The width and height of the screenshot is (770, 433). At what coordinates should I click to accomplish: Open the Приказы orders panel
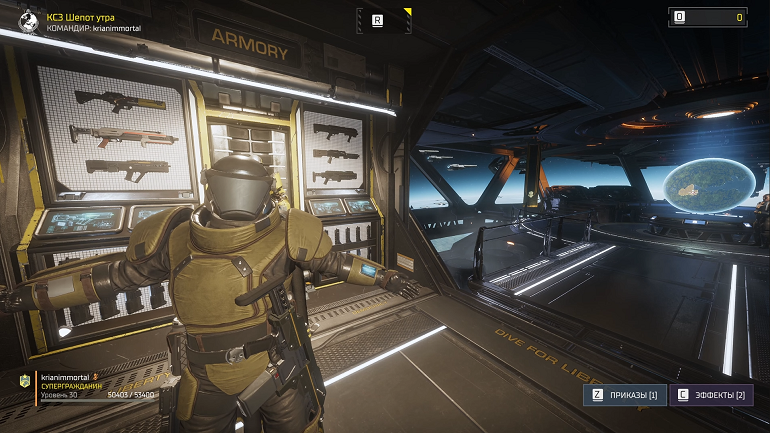click(x=624, y=395)
